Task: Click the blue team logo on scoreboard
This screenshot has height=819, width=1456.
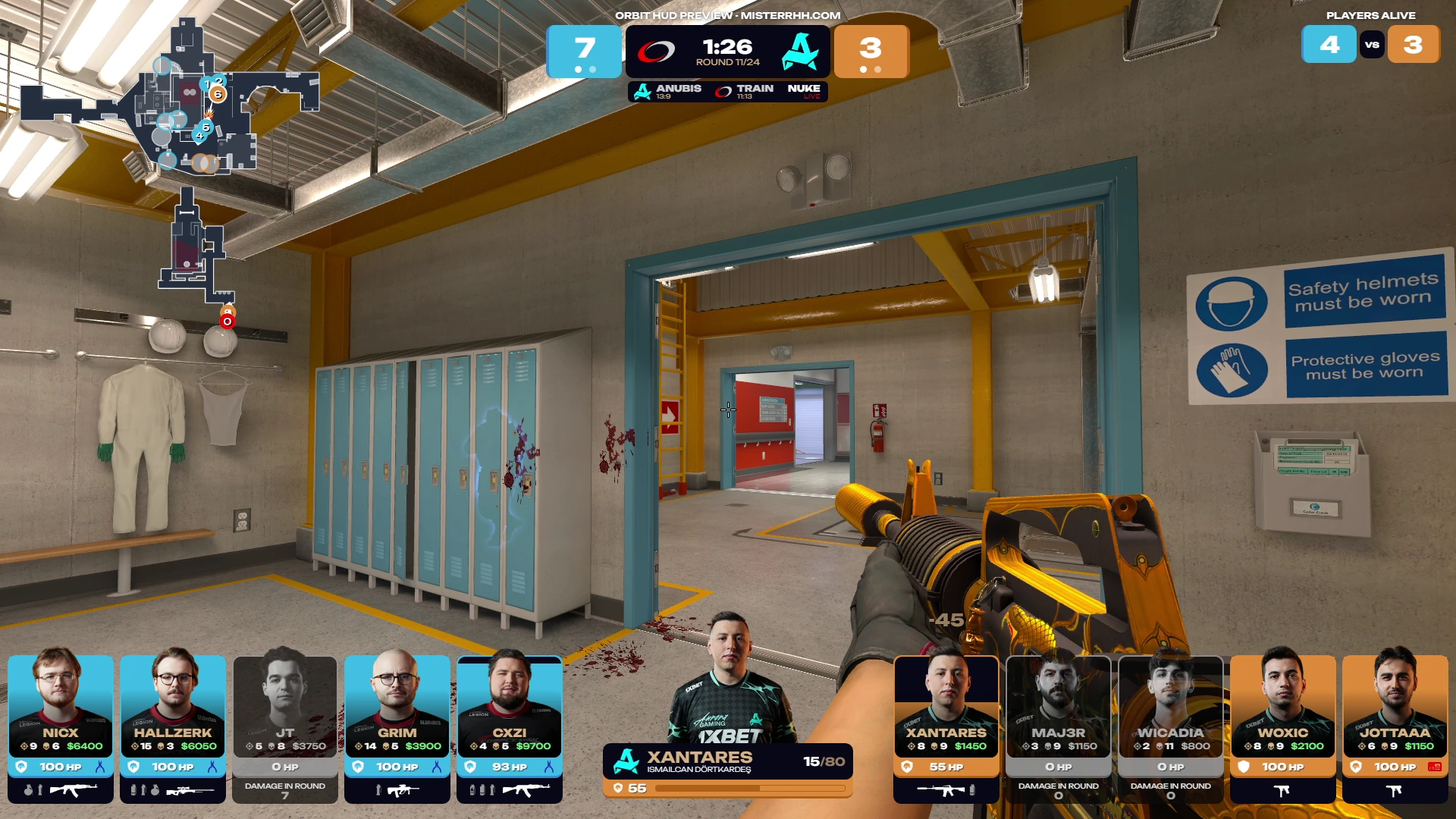Action: click(656, 52)
